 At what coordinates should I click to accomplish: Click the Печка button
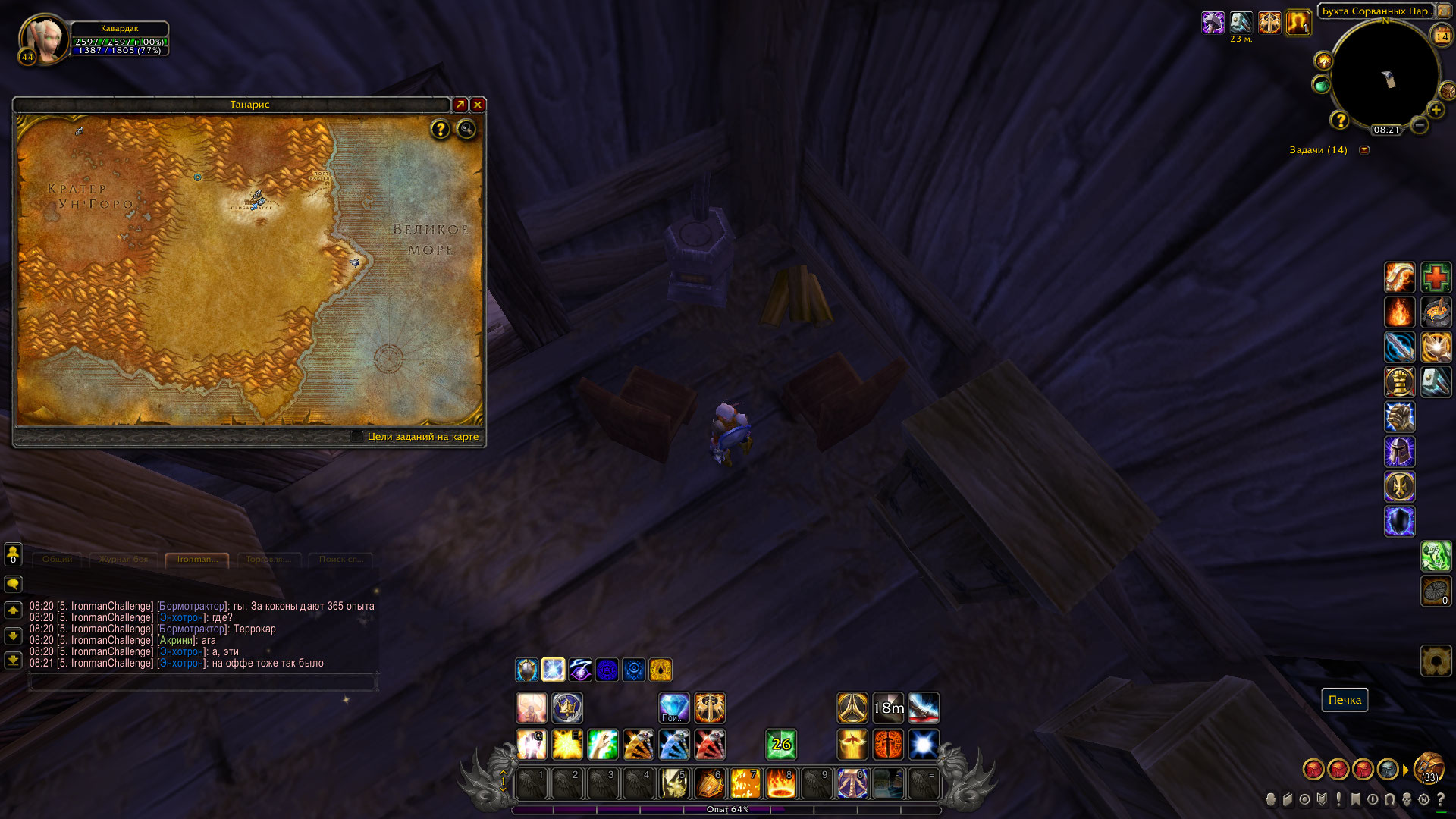[x=1345, y=700]
